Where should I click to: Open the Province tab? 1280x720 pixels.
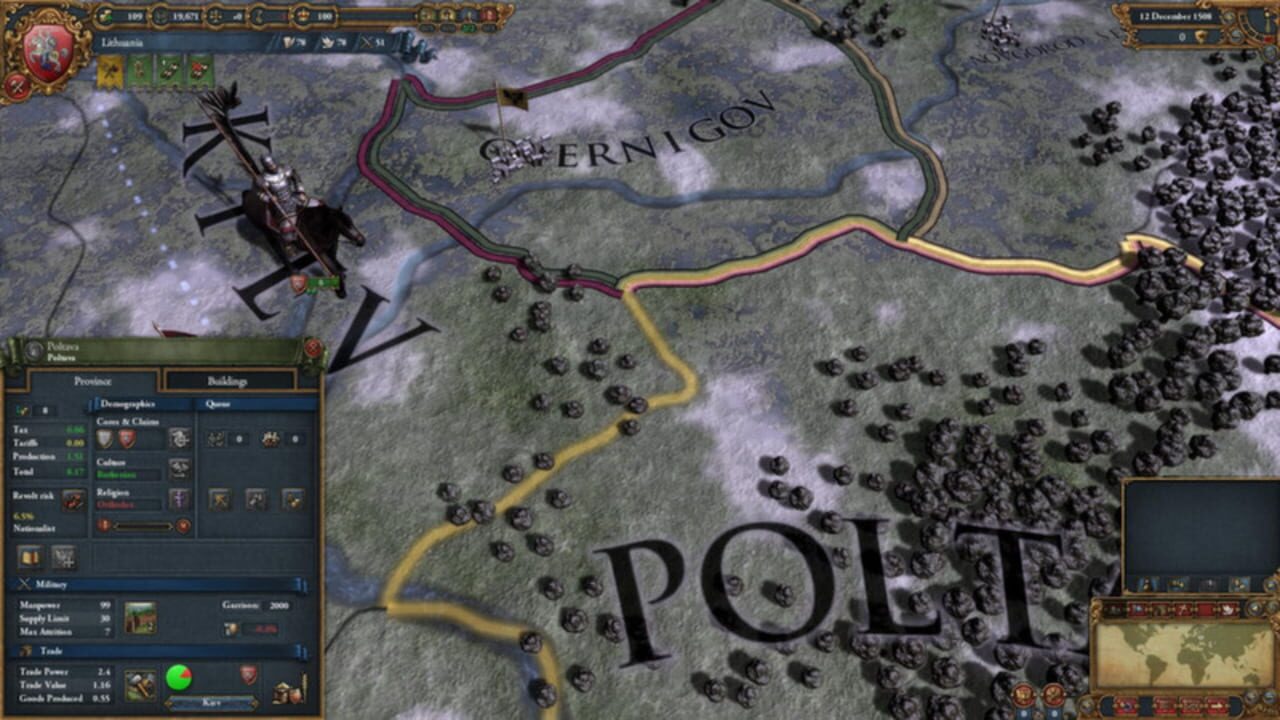[93, 381]
